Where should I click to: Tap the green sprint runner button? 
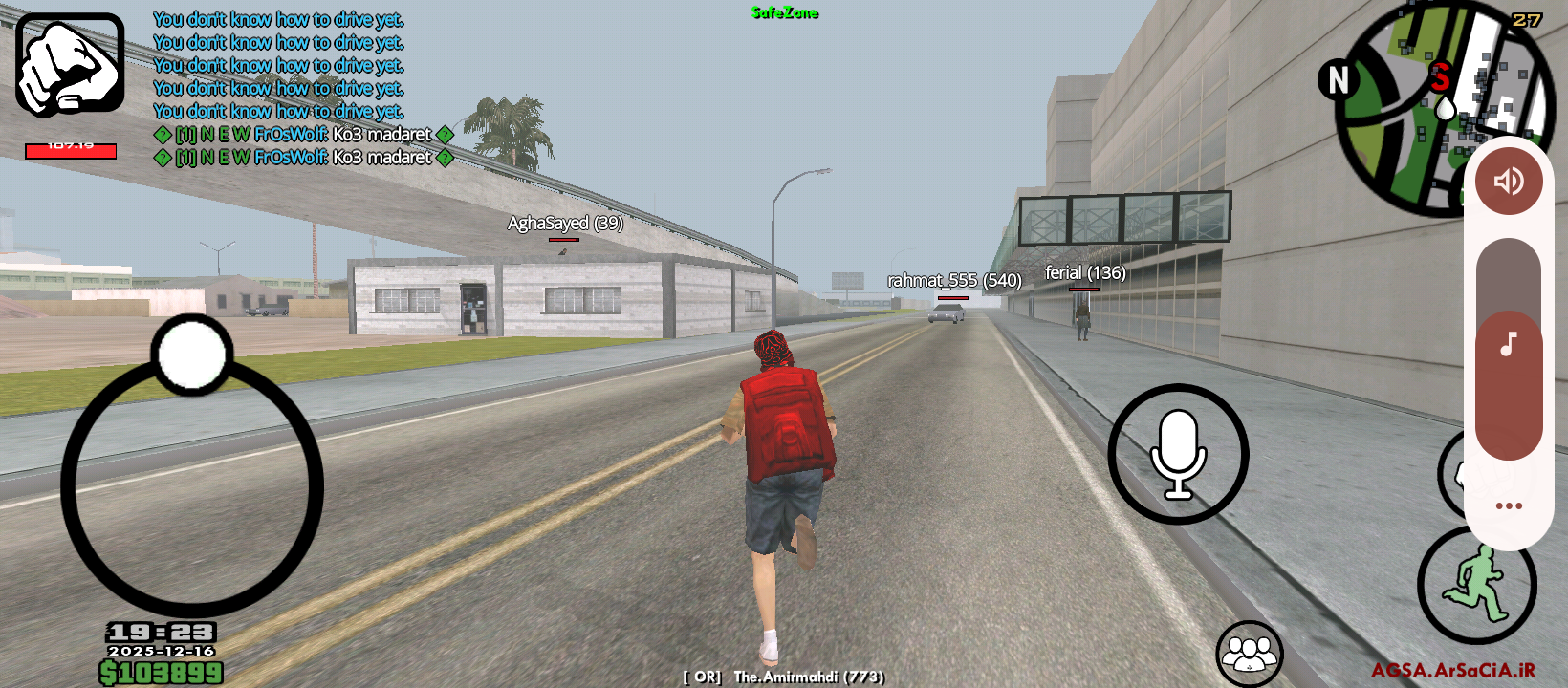1476,584
